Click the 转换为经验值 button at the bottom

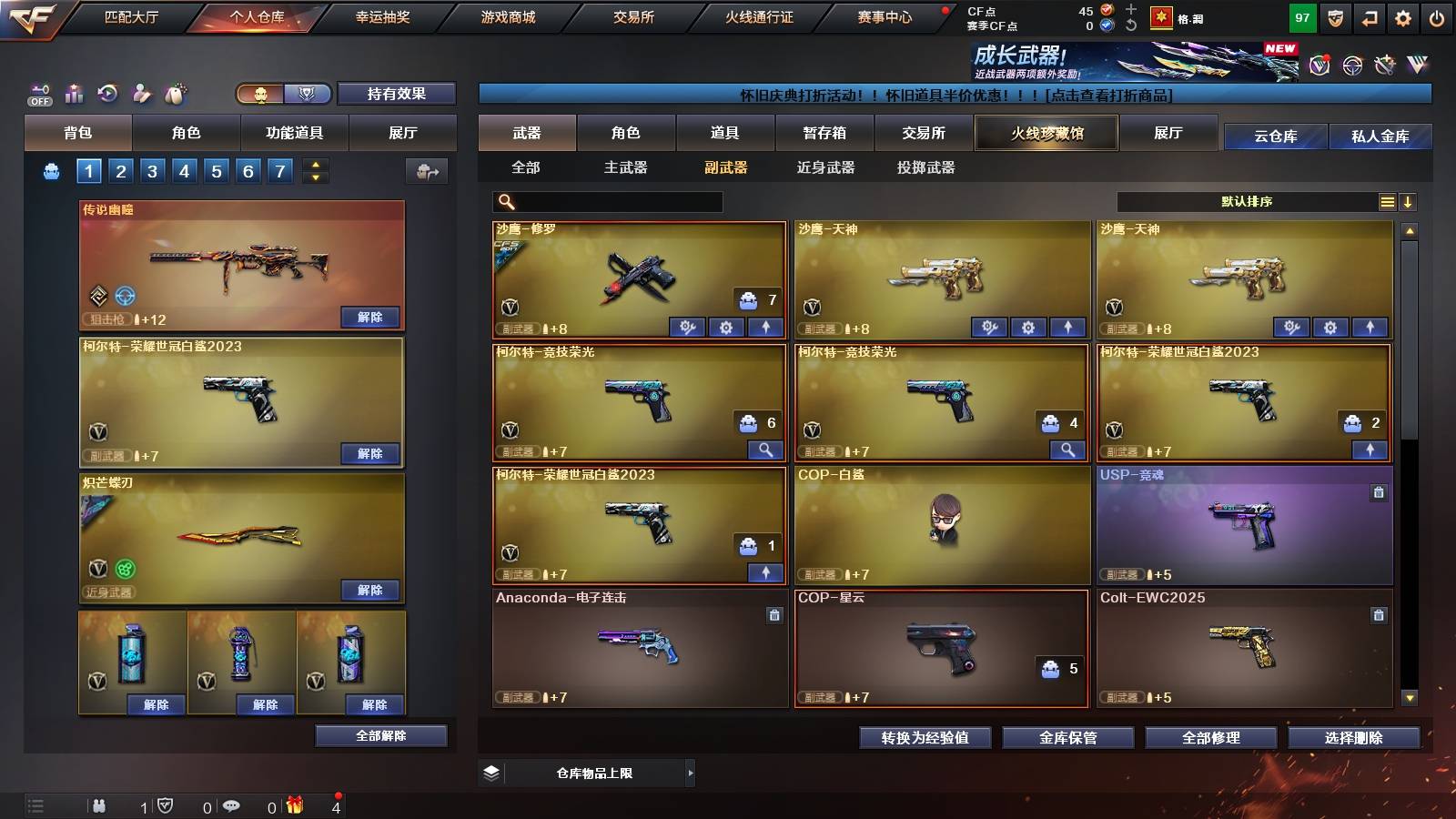click(925, 738)
